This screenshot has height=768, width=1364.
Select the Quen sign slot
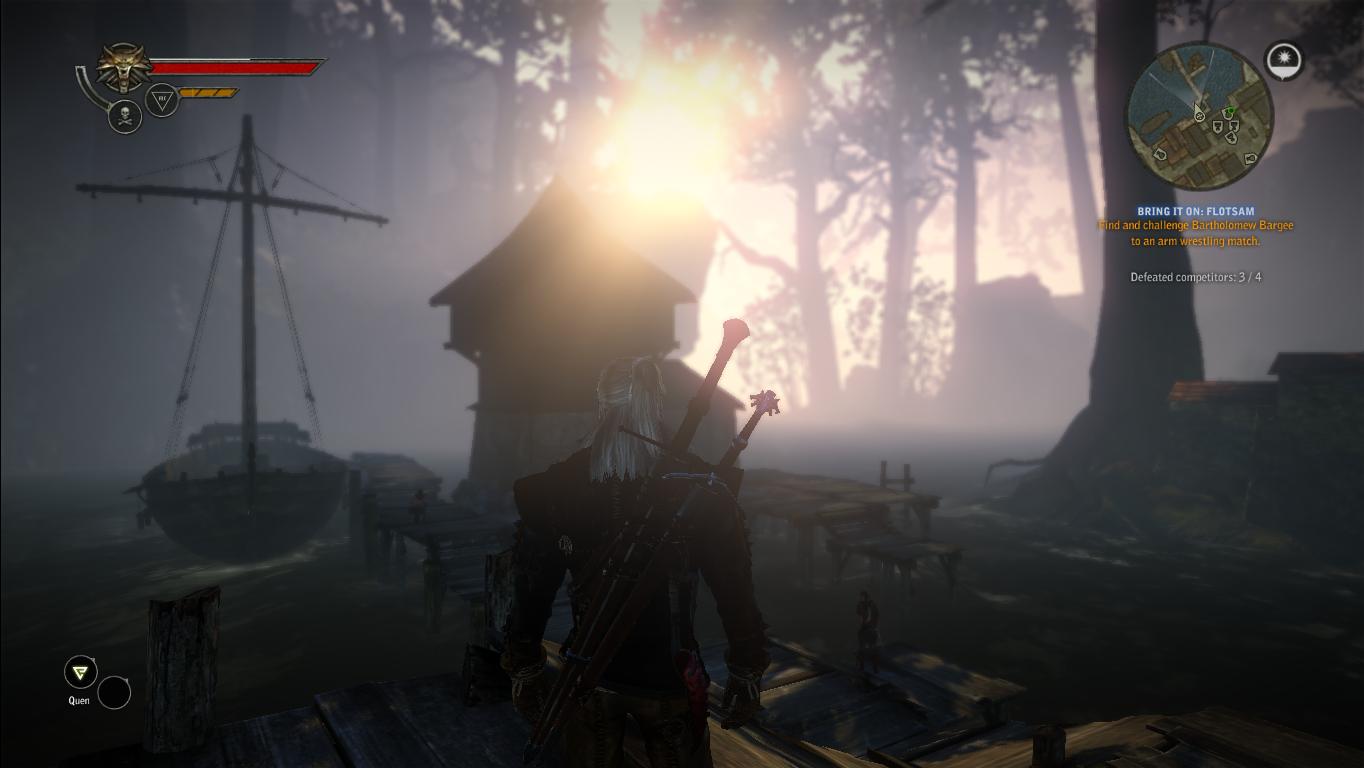(x=80, y=672)
